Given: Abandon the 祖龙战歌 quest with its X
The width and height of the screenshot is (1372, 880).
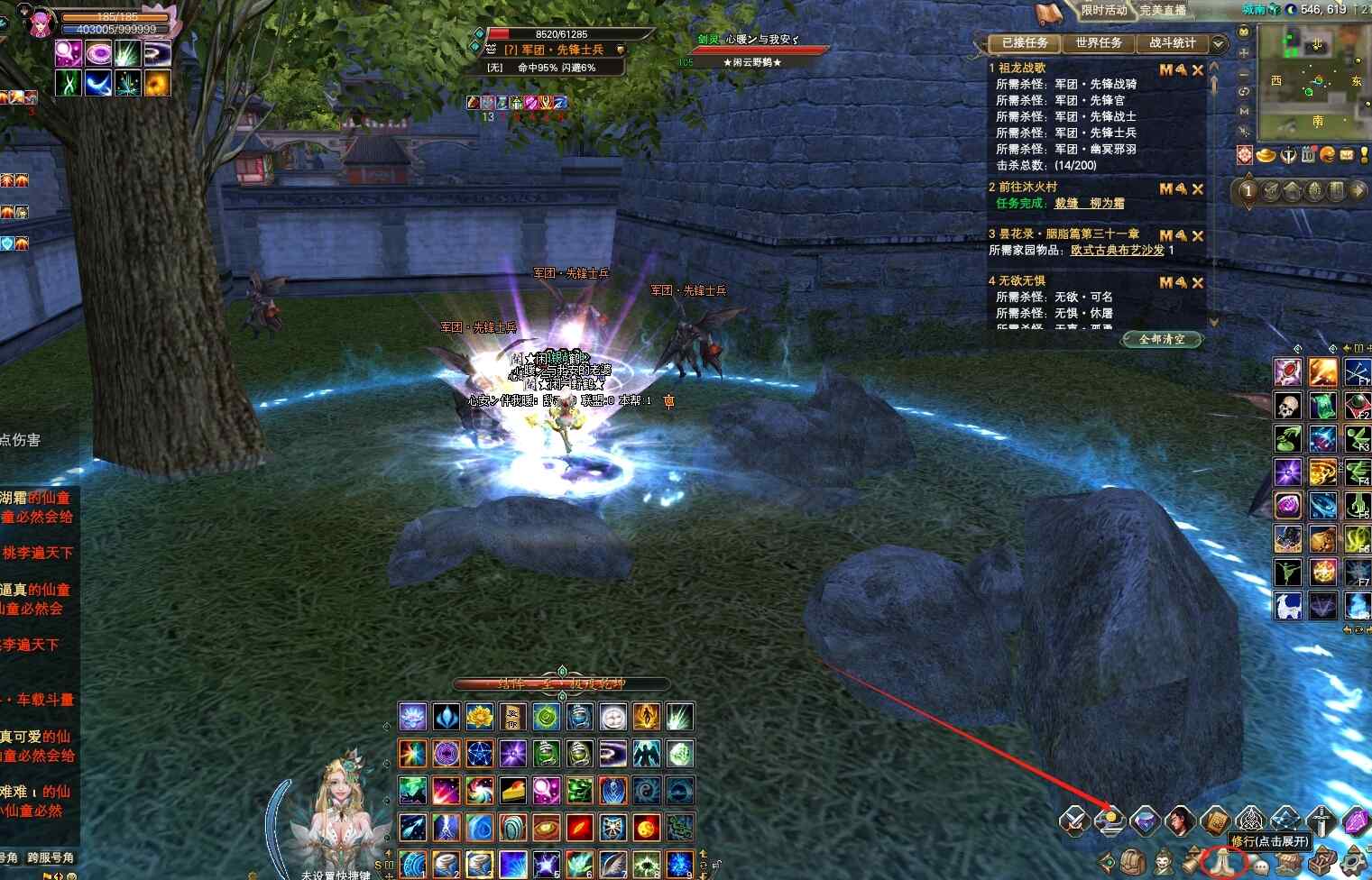Looking at the screenshot, I should 1198,70.
